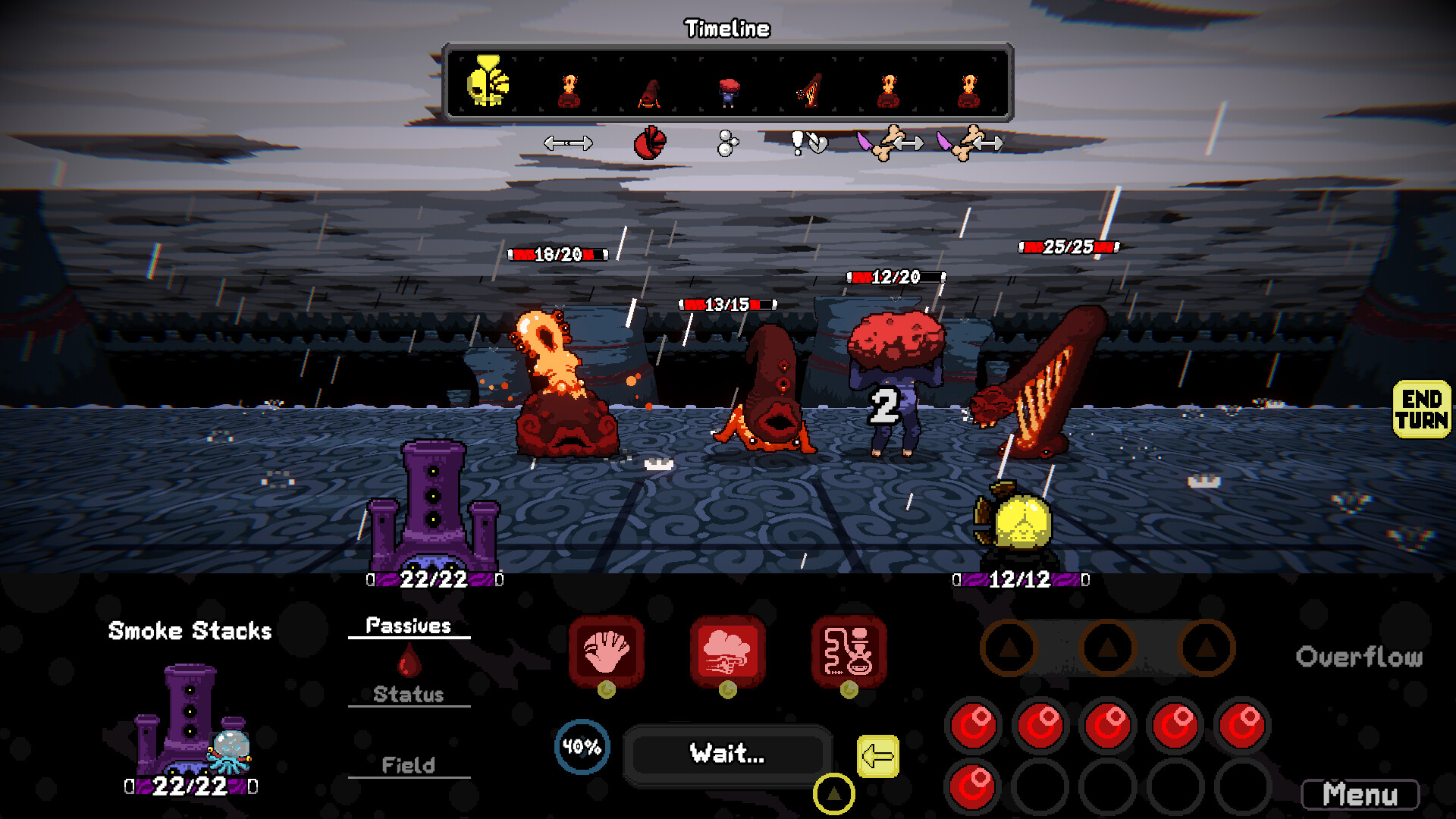Choose the hookah pipe ability

849,651
